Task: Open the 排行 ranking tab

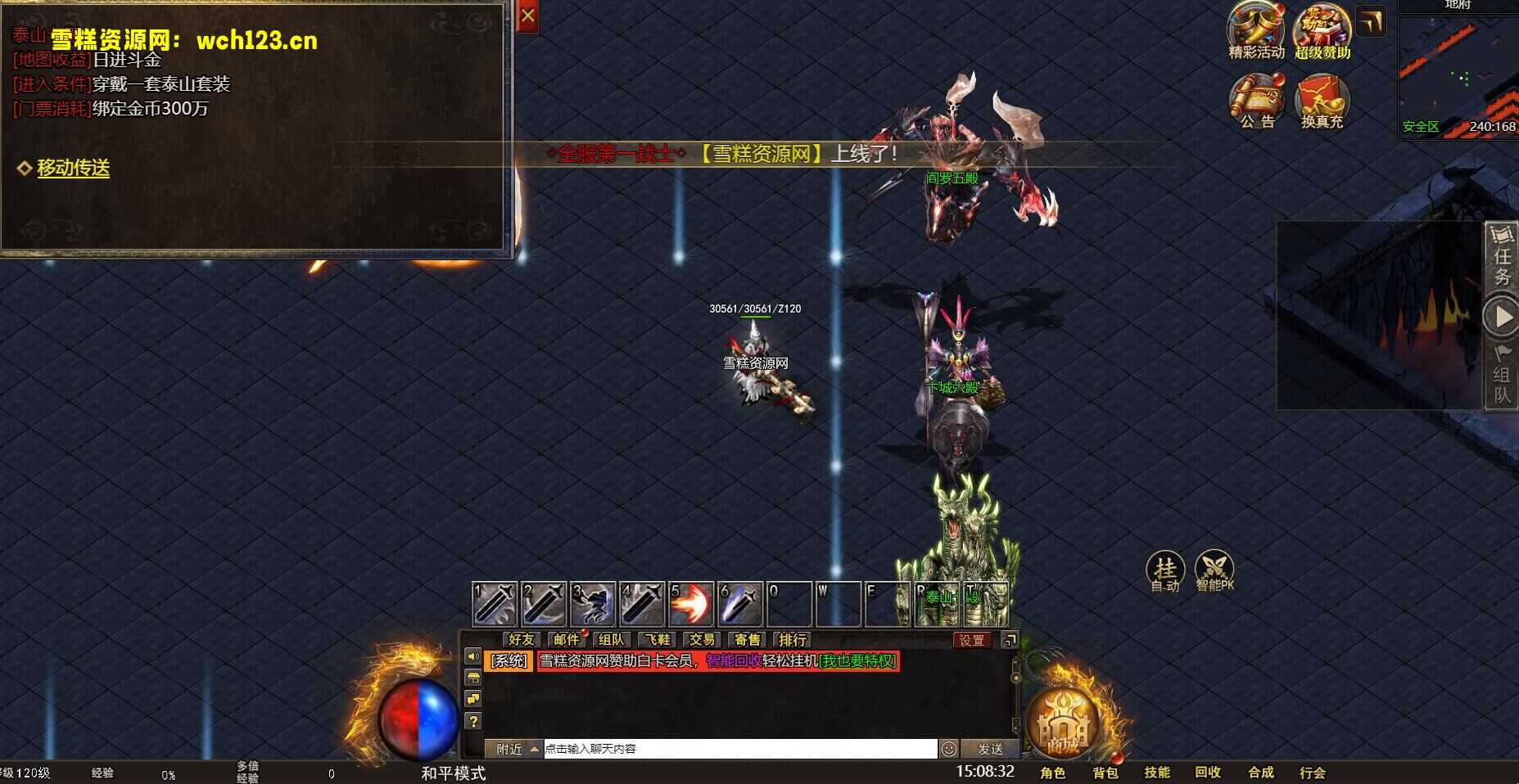Action: (x=793, y=640)
